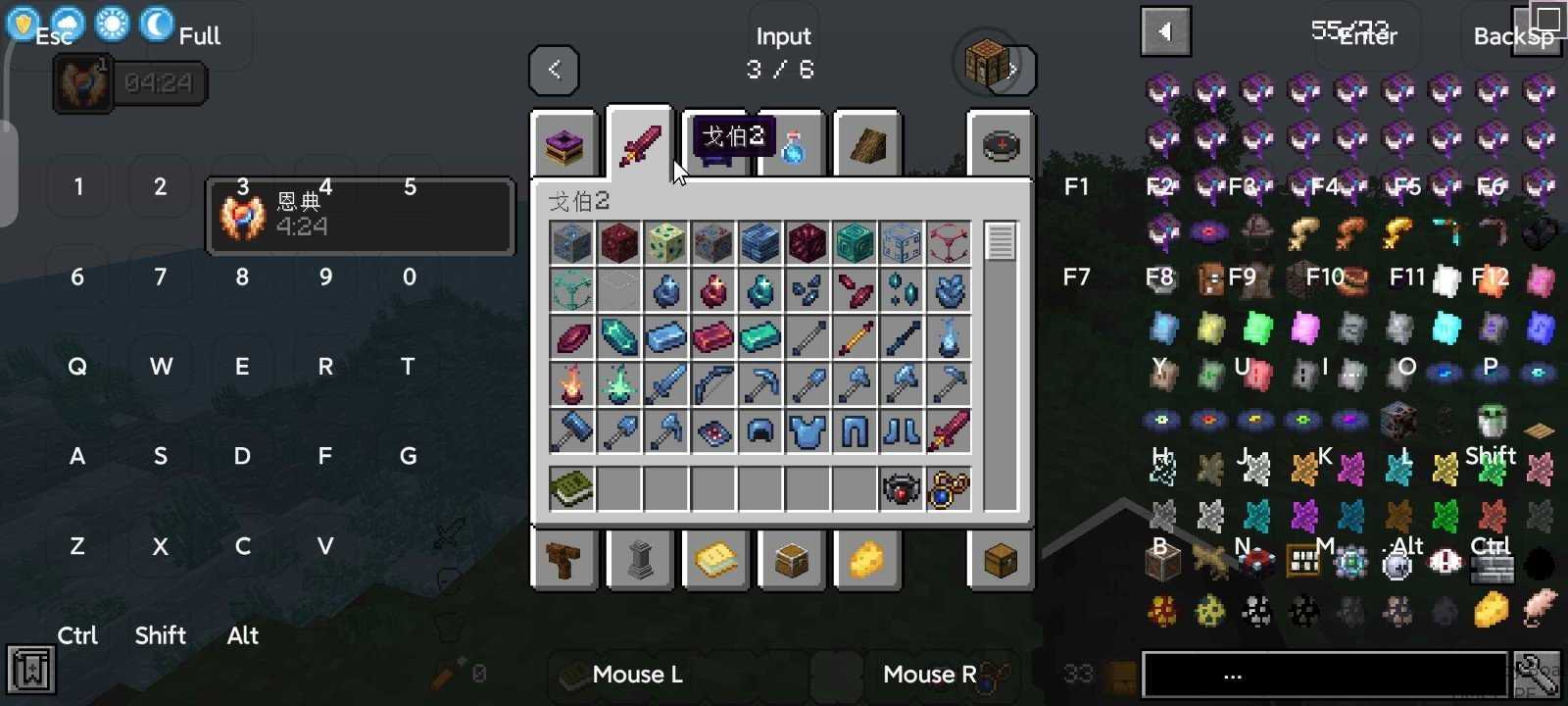Select the gold nugget tab at the bottom
Screen dimensions: 1568x706
(866, 561)
